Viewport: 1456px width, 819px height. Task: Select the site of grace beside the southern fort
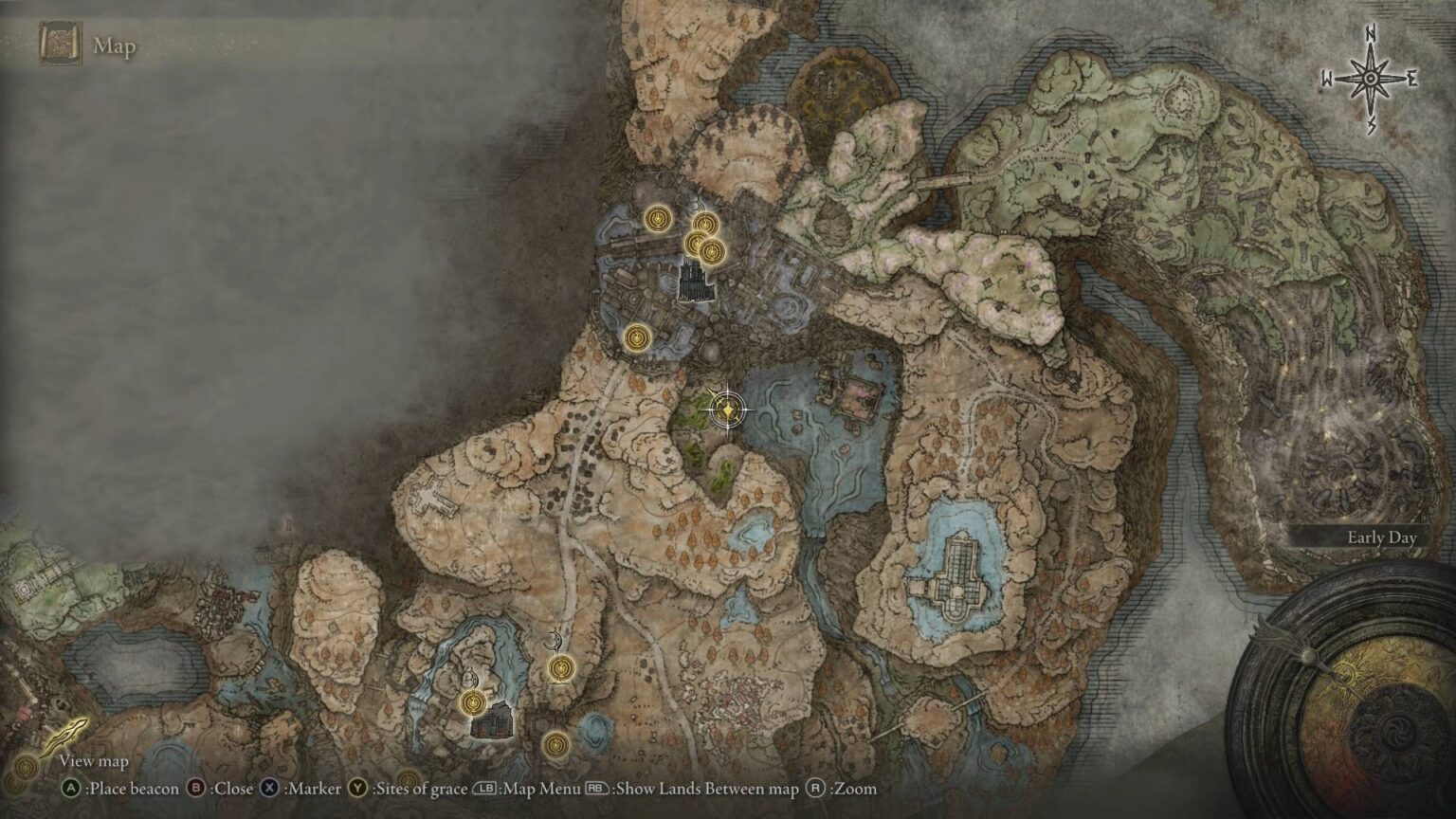click(473, 703)
